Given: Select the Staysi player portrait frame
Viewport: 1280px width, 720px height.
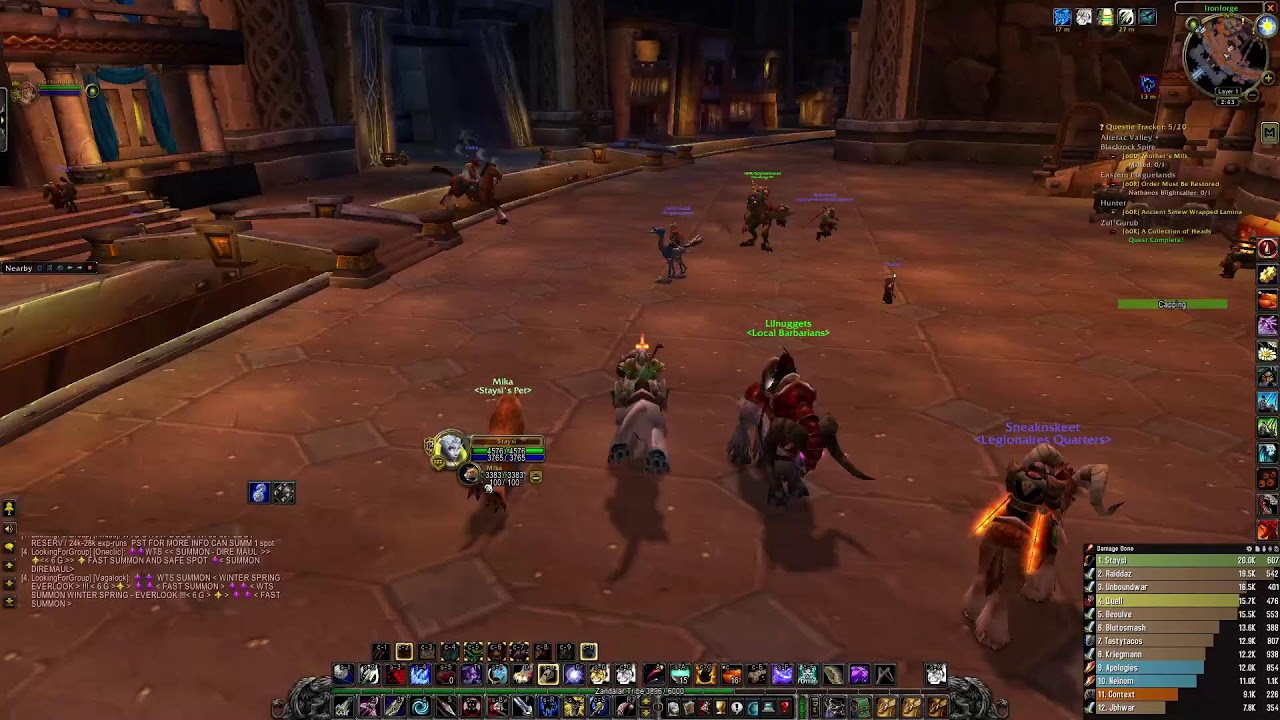Looking at the screenshot, I should click(x=450, y=449).
